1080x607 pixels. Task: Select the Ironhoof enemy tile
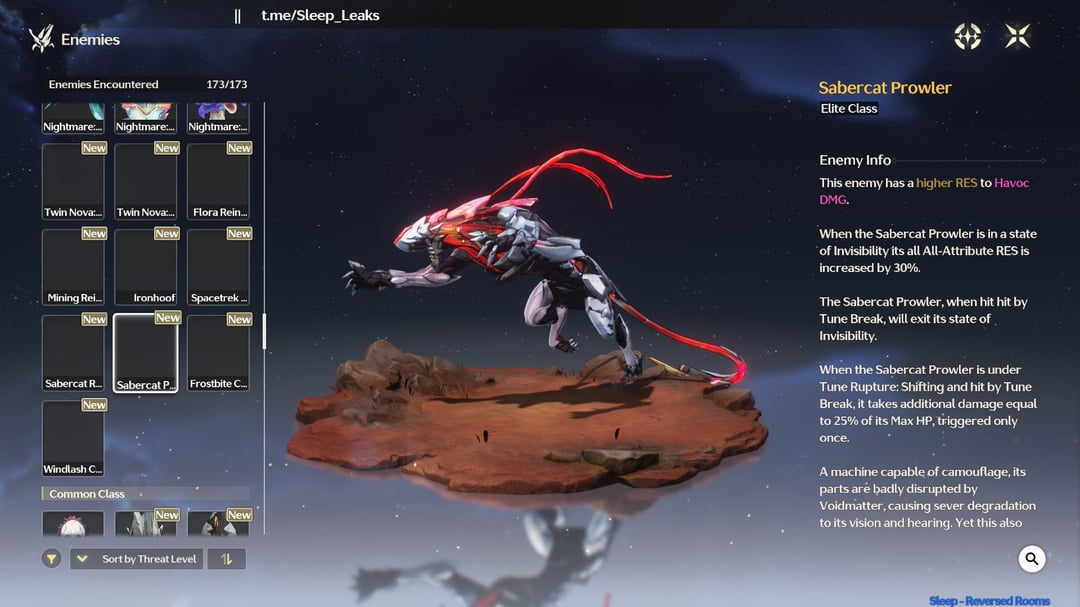(146, 267)
